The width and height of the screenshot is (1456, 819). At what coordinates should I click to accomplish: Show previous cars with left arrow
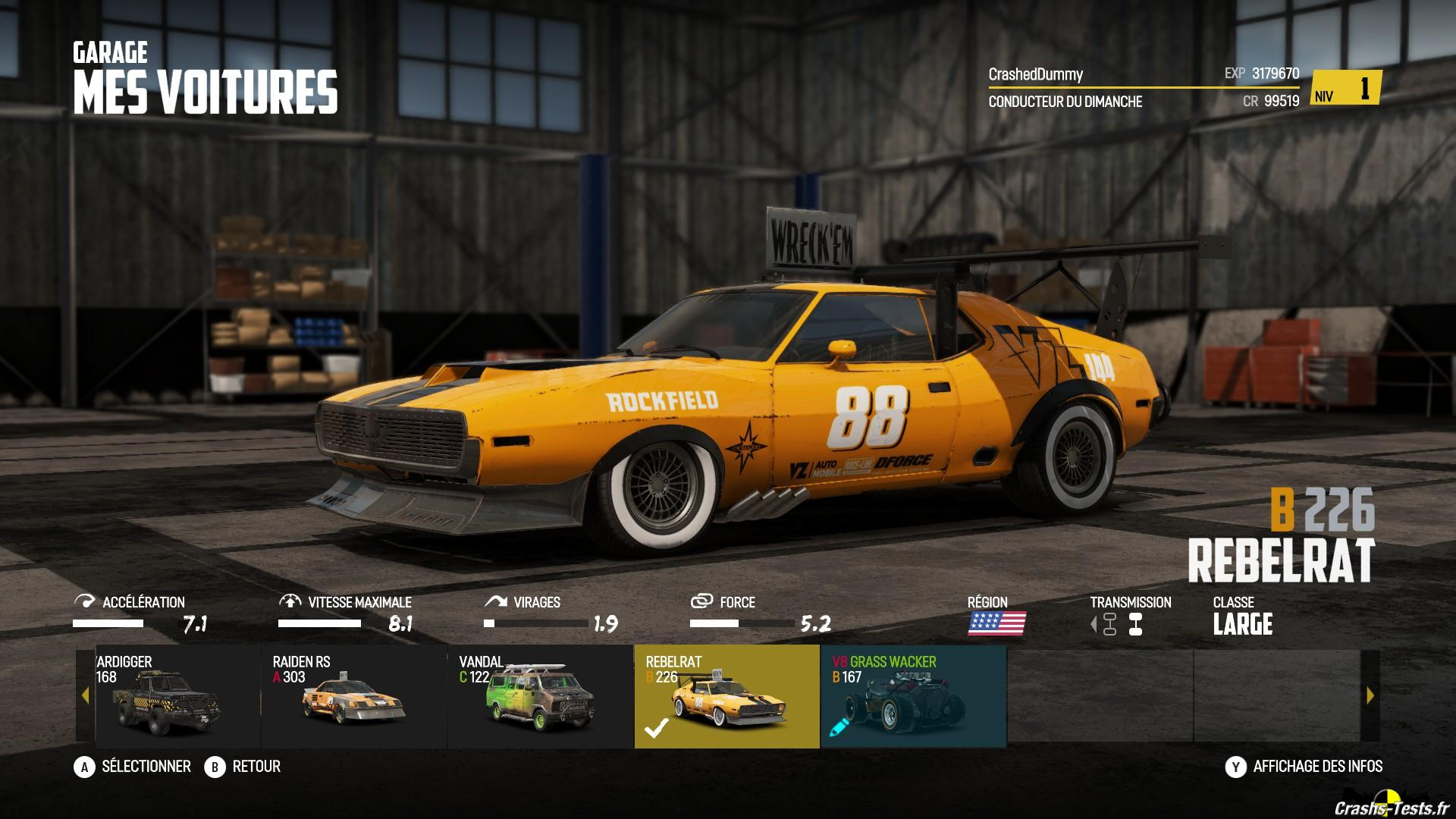pos(85,695)
